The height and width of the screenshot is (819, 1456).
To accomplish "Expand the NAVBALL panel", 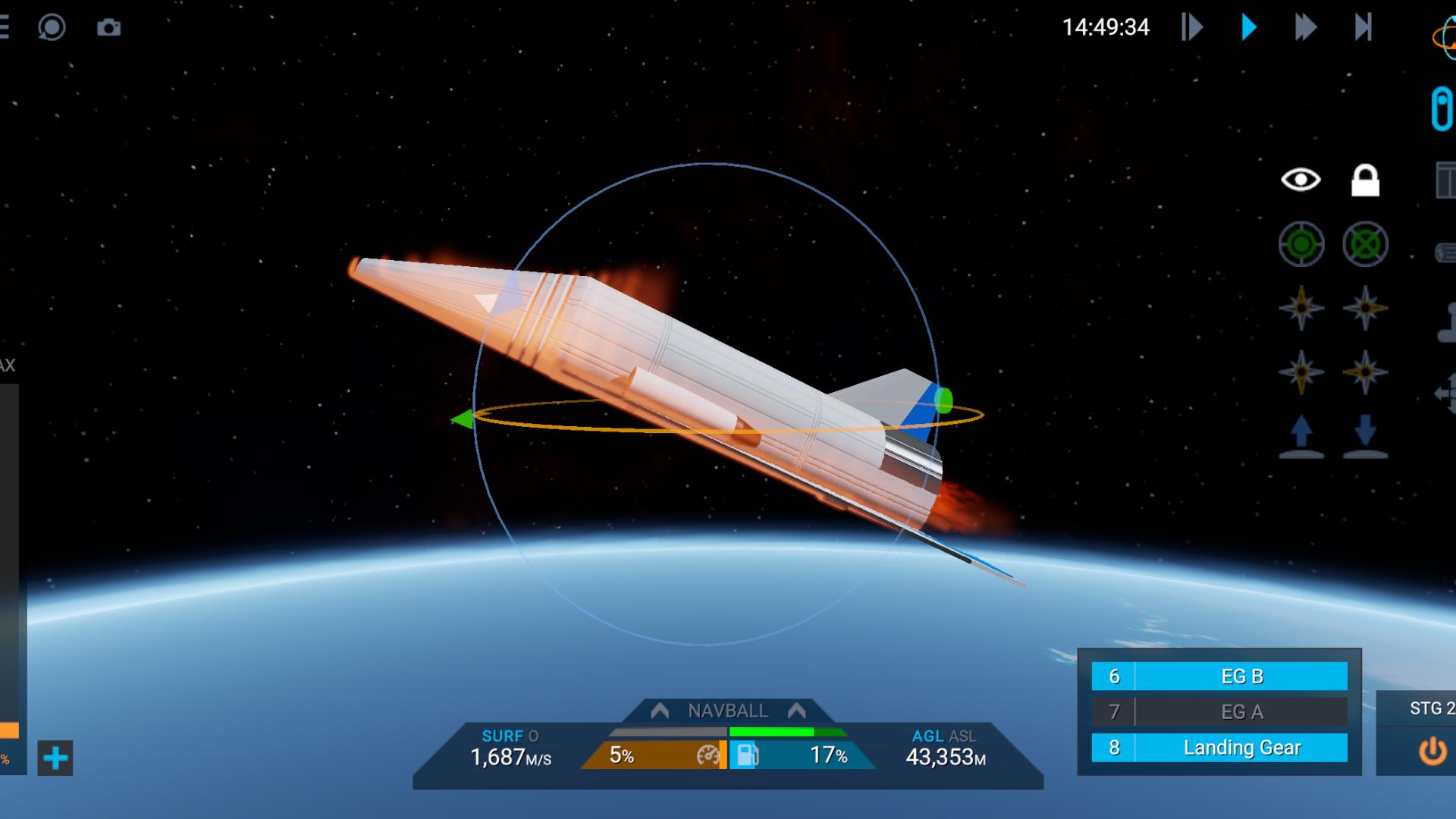I will (x=727, y=711).
